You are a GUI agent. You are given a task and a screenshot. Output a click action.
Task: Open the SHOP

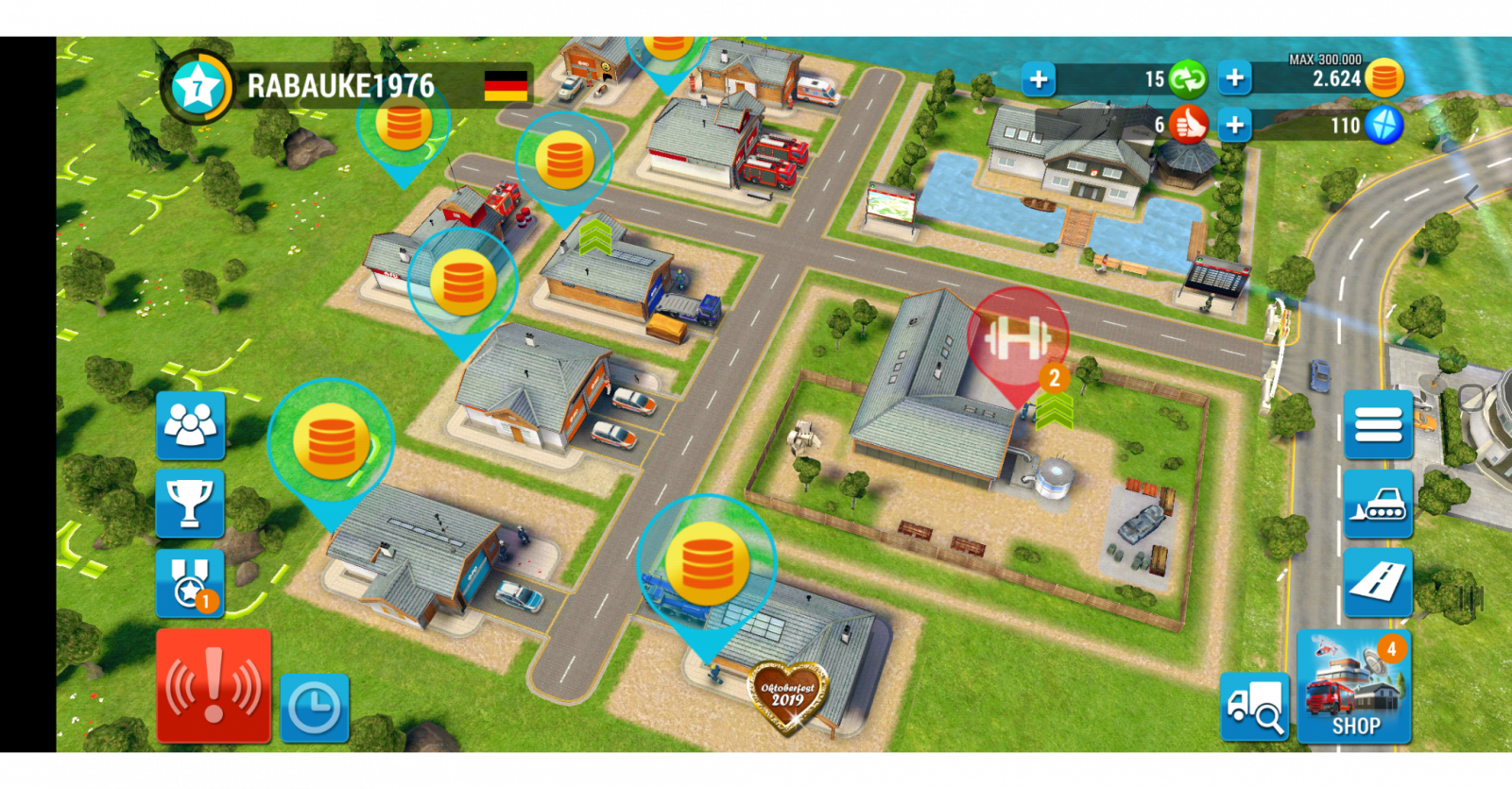[x=1354, y=687]
